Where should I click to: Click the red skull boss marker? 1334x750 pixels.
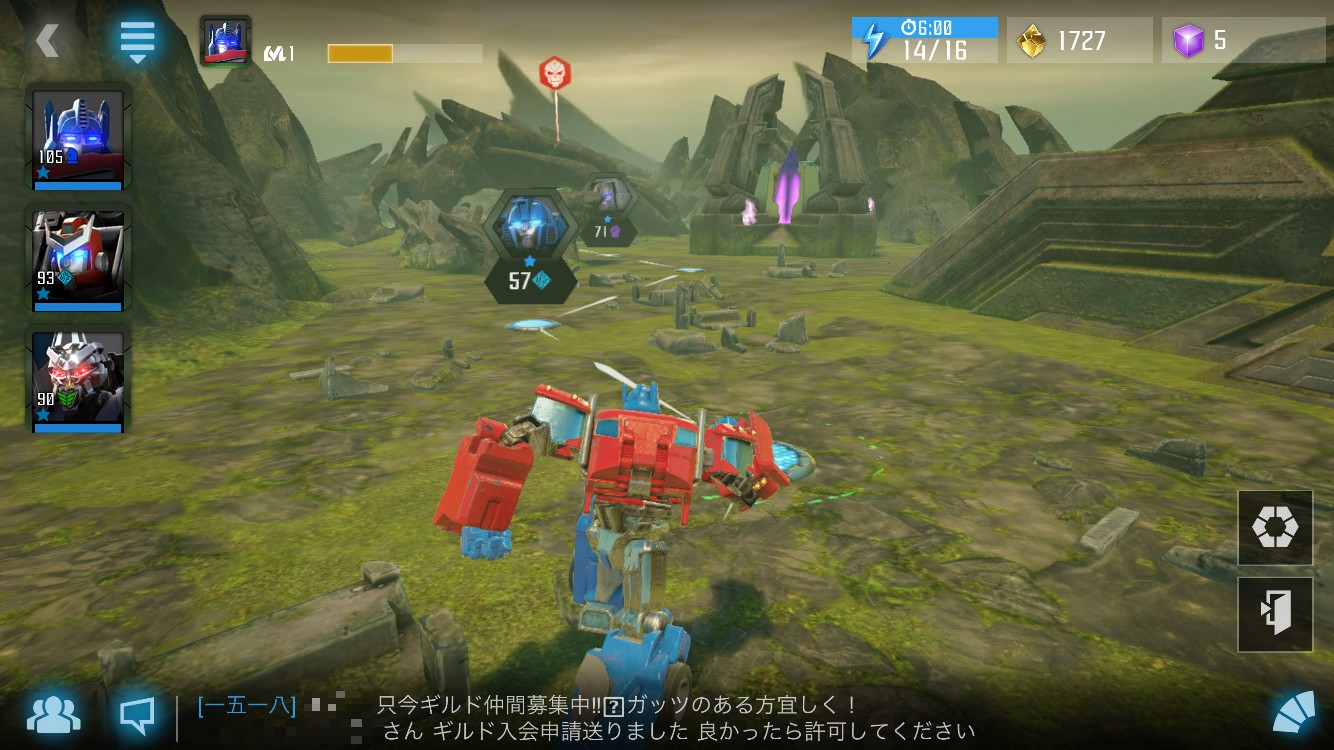click(553, 73)
